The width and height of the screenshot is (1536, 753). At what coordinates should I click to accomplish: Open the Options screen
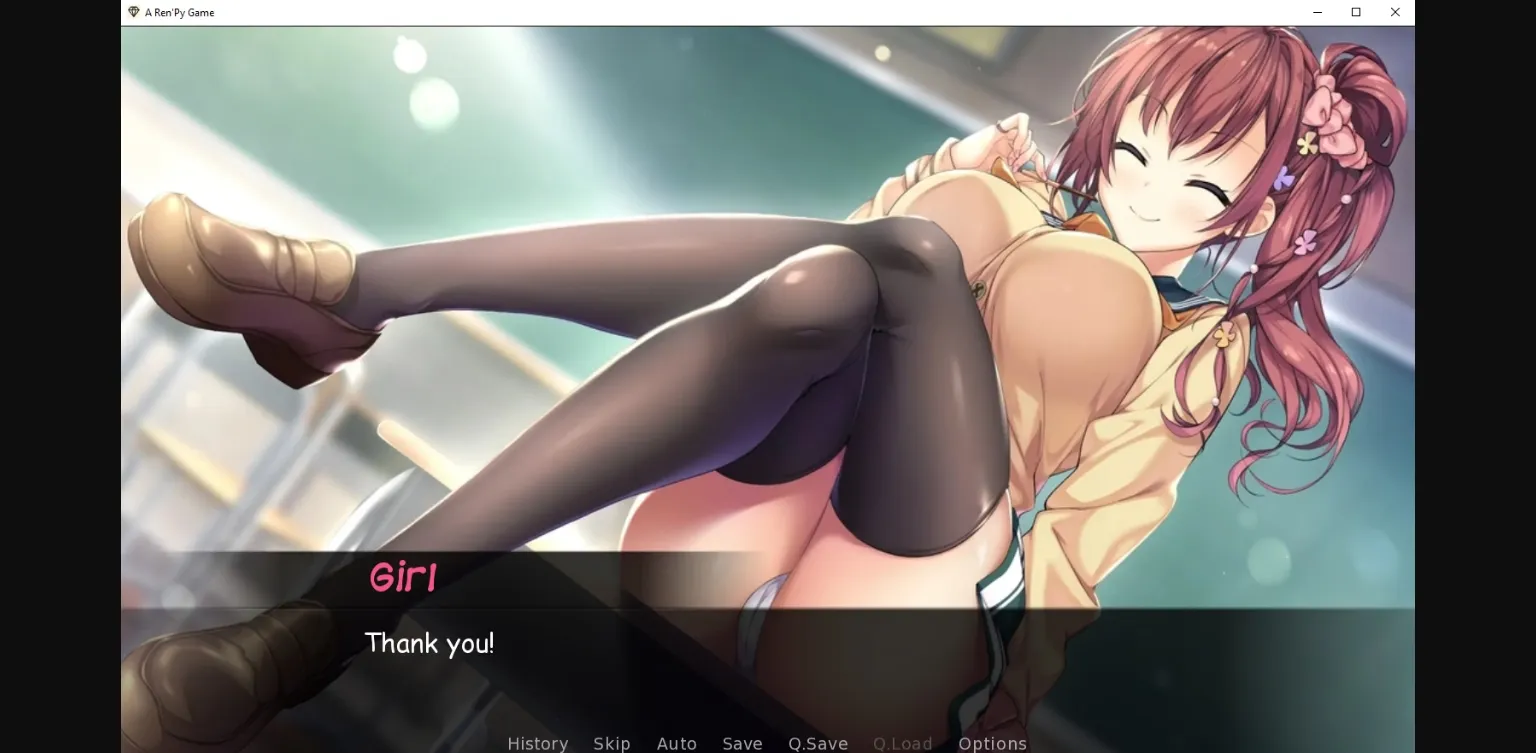tap(992, 744)
